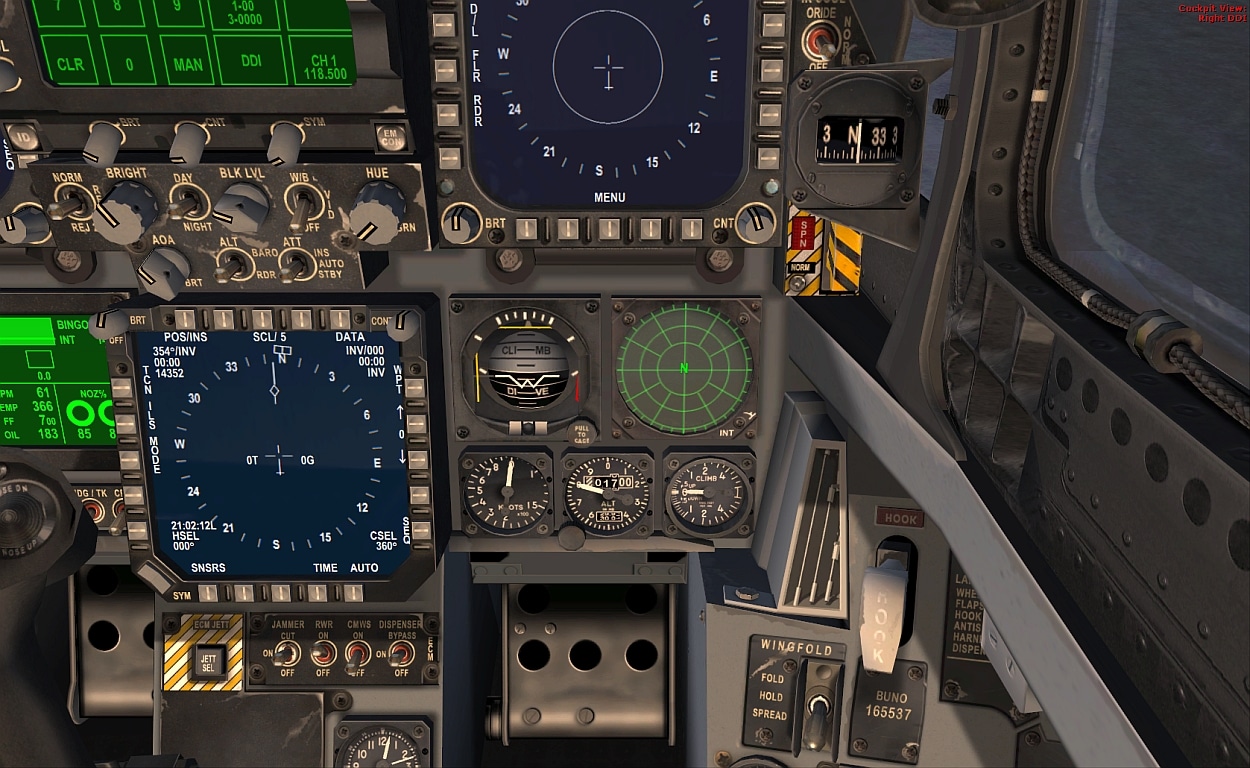
Task: Click the ID button
Action: tap(26, 135)
